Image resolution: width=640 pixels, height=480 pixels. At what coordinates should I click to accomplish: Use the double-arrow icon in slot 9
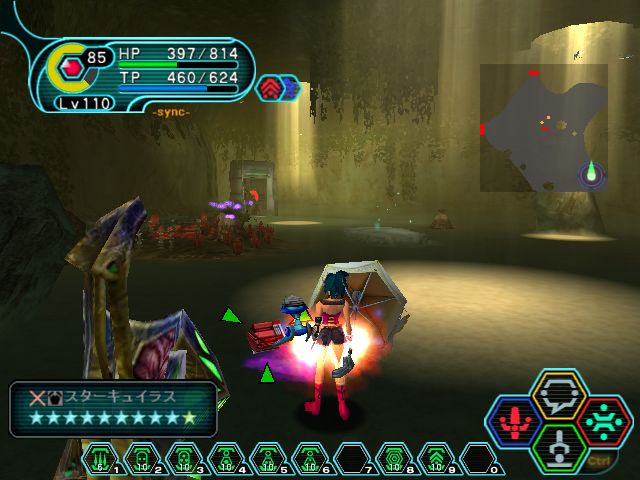pyautogui.click(x=436, y=459)
